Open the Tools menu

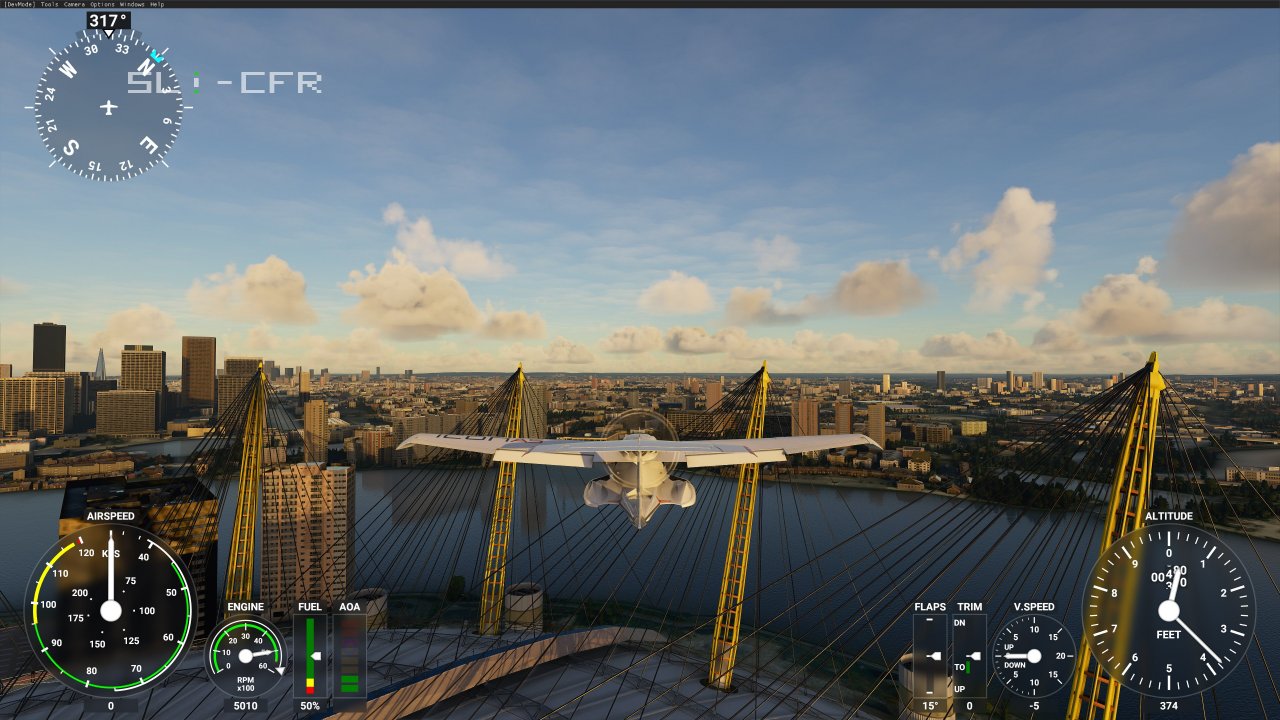point(48,4)
